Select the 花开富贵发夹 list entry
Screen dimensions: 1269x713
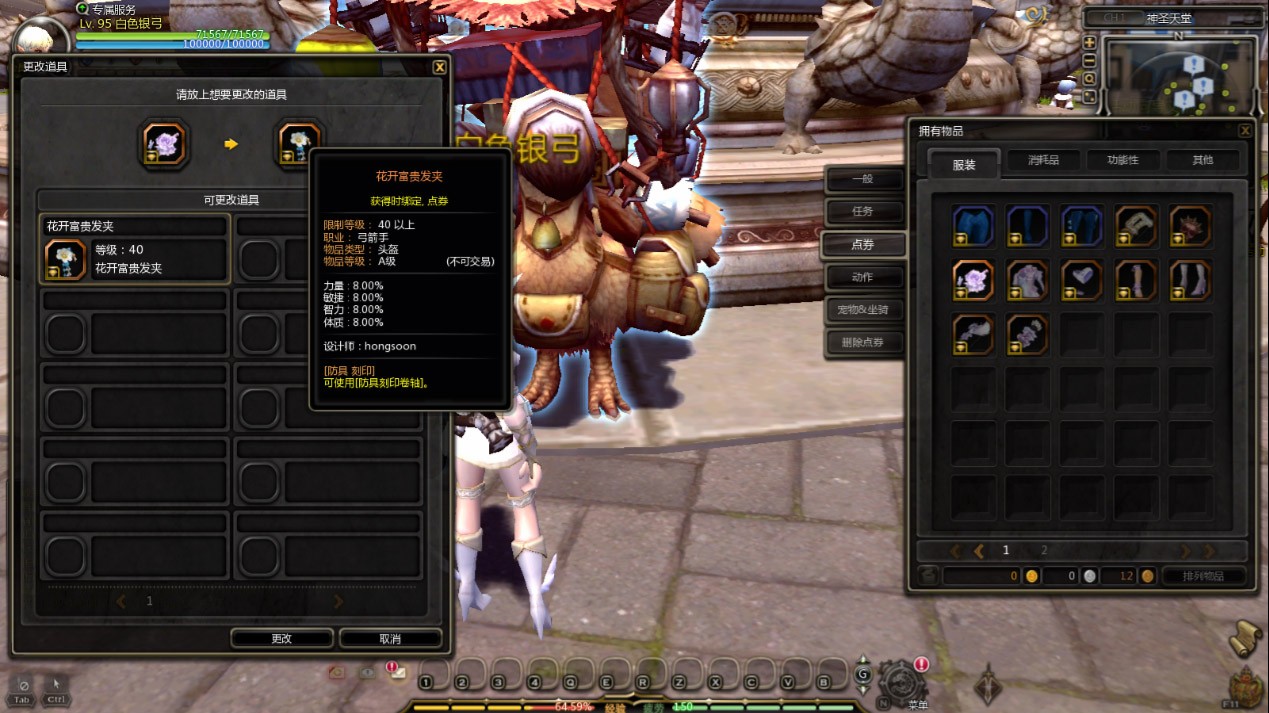(x=135, y=250)
